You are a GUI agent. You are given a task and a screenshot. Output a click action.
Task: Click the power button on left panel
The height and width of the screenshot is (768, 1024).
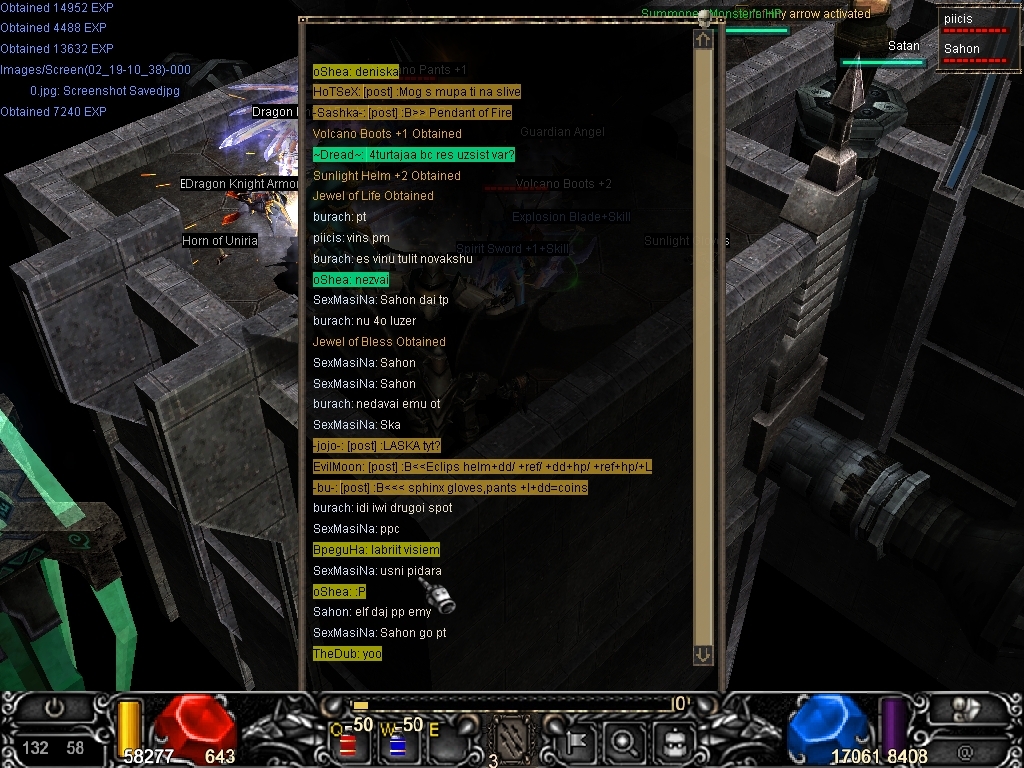[53, 708]
